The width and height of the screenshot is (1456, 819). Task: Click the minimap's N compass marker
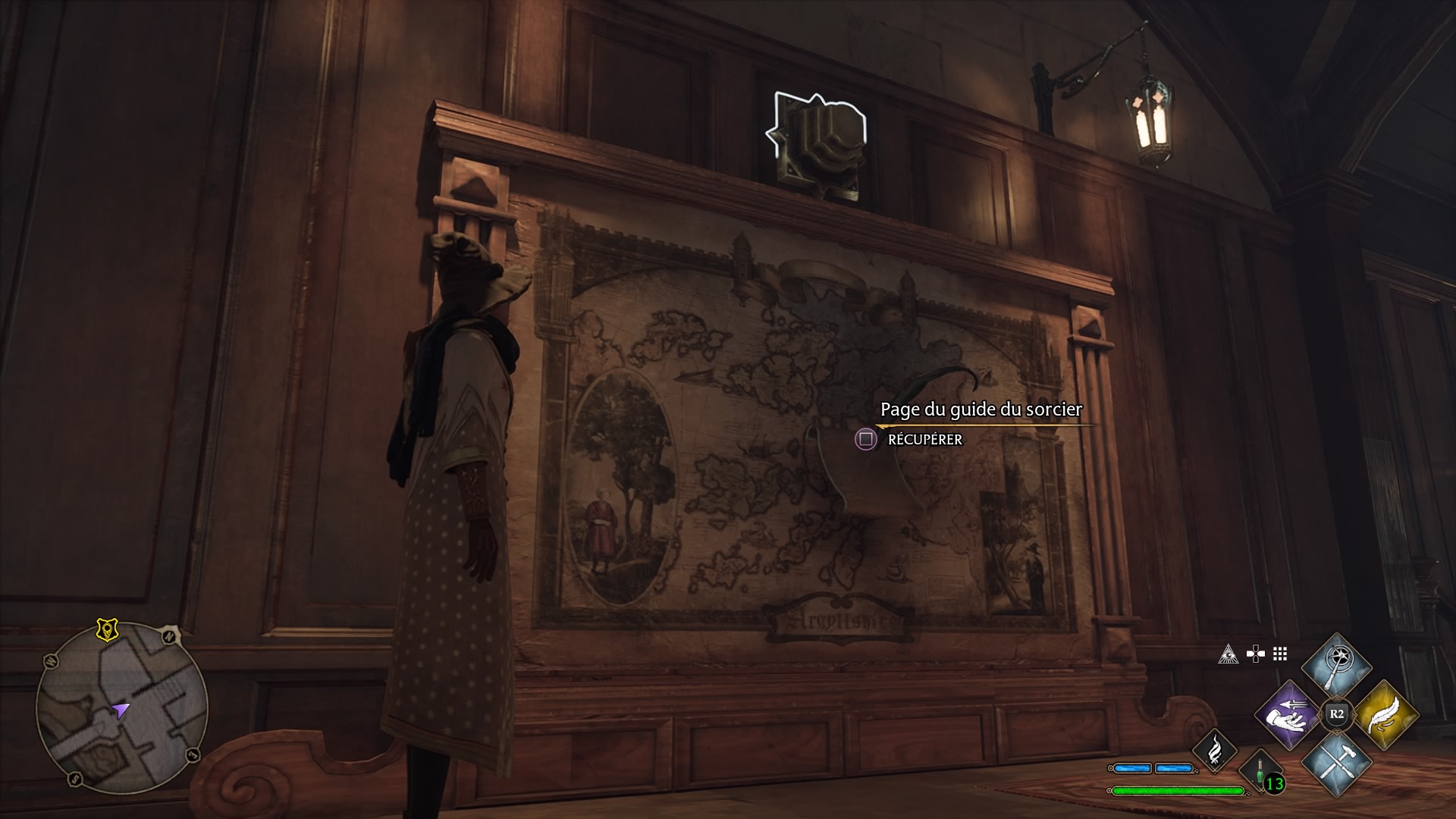point(169,635)
